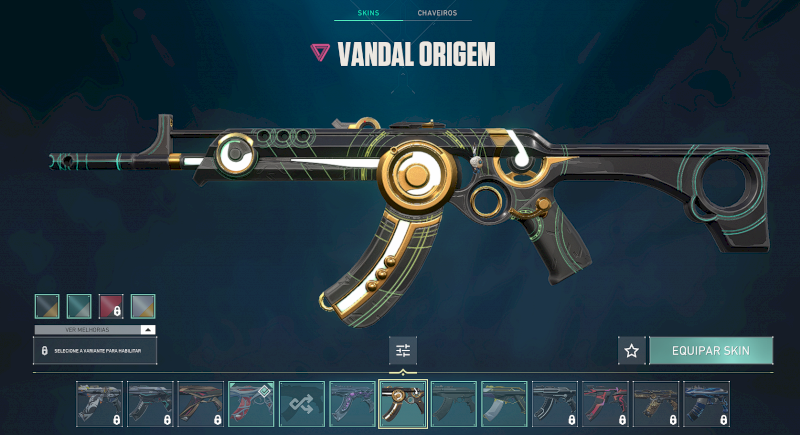Screen dimensions: 800x435
Task: Choose the blue Vandal skin at row end
Action: [x=707, y=404]
